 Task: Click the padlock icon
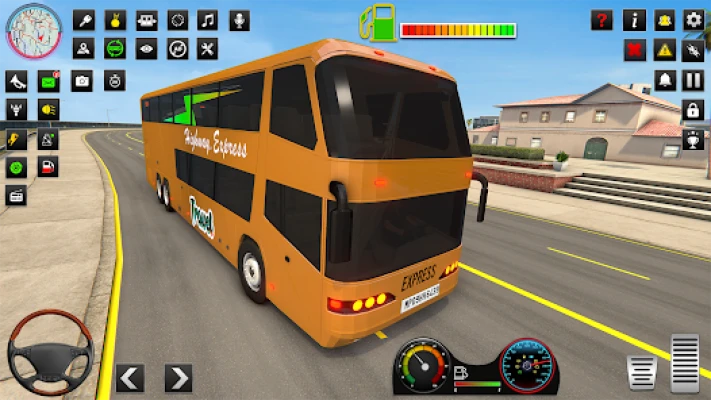click(693, 109)
